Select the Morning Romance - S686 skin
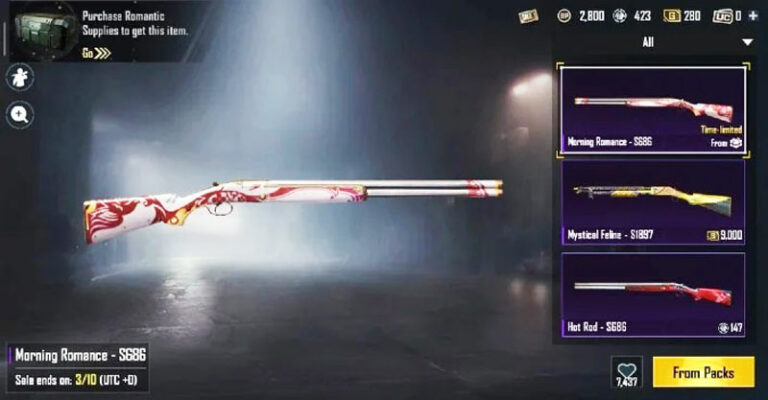The width and height of the screenshot is (768, 400). 652,109
